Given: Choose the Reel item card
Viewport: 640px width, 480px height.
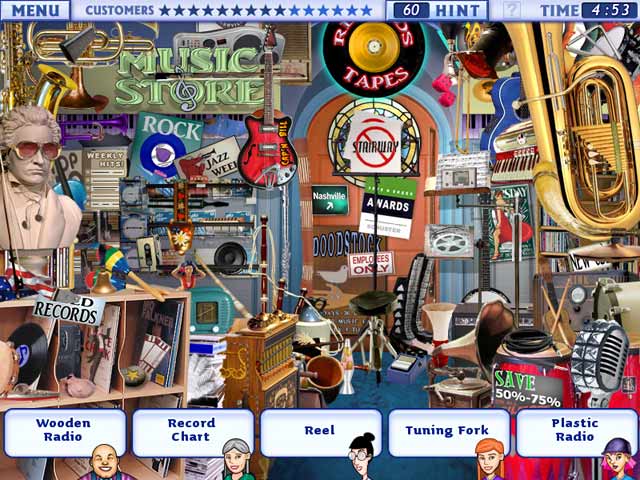Looking at the screenshot, I should tap(320, 431).
